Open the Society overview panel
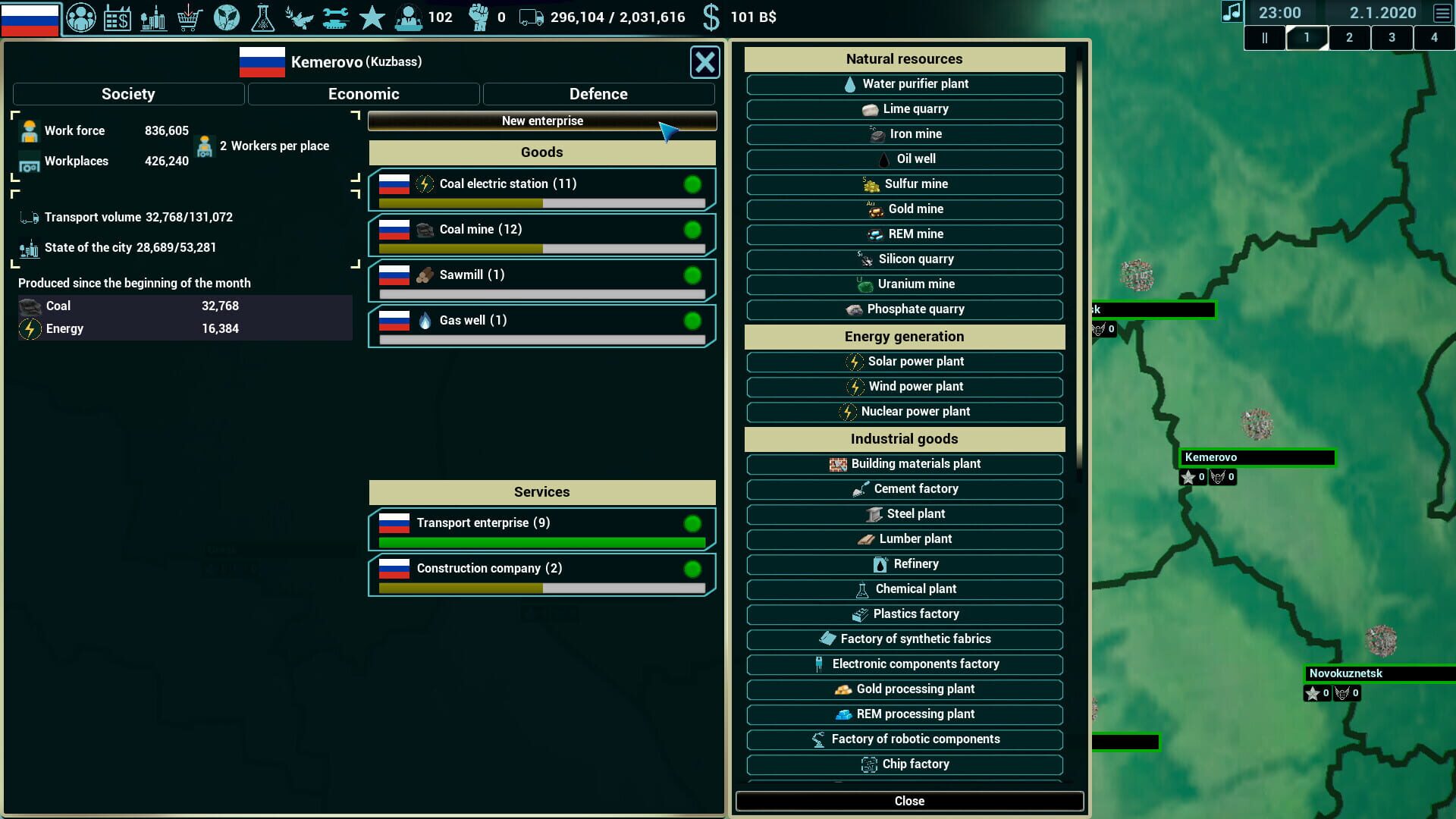 click(x=81, y=17)
